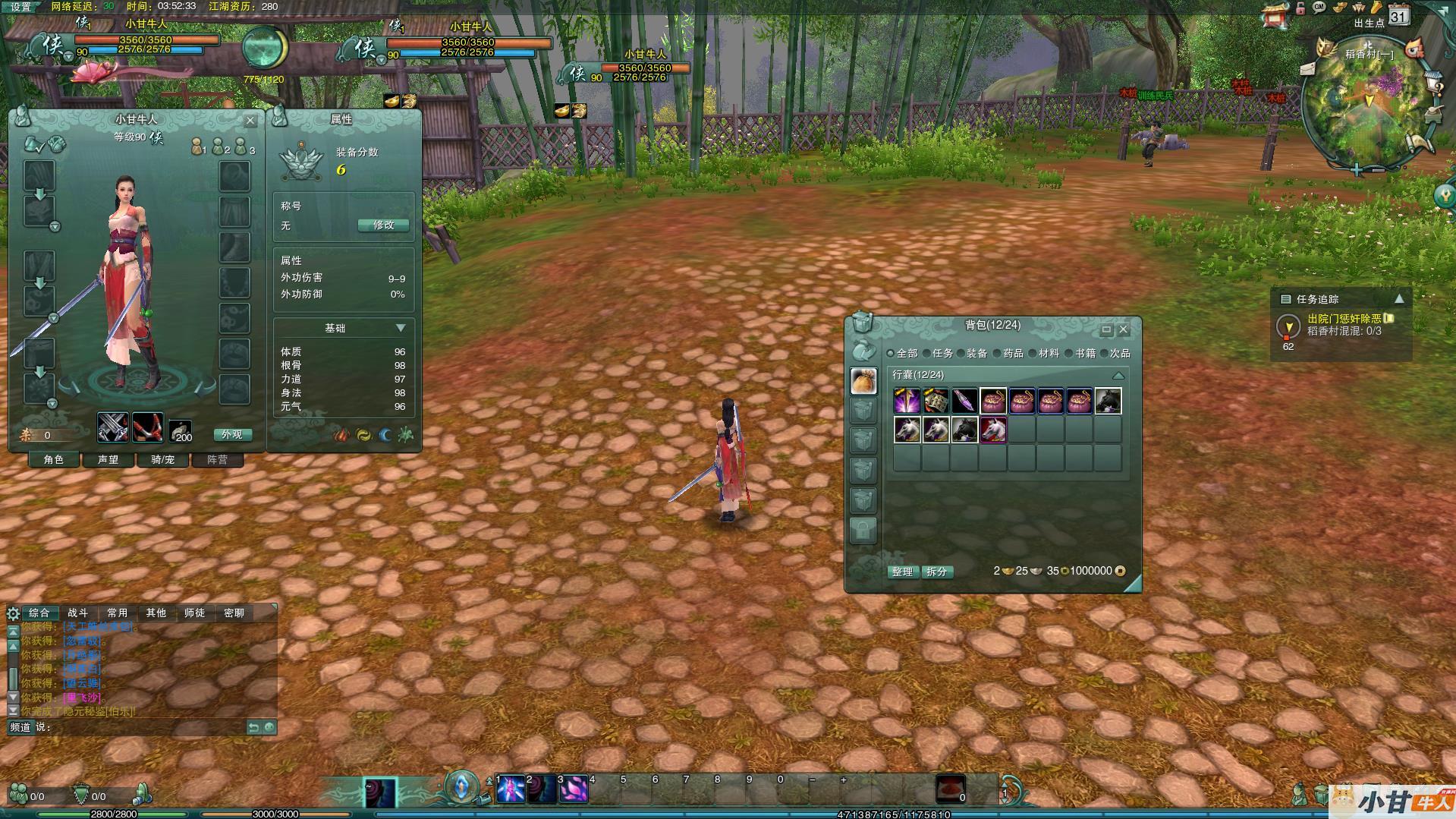The width and height of the screenshot is (1456, 819).
Task: Open the 设置 settings menu
Action: [x=20, y=7]
